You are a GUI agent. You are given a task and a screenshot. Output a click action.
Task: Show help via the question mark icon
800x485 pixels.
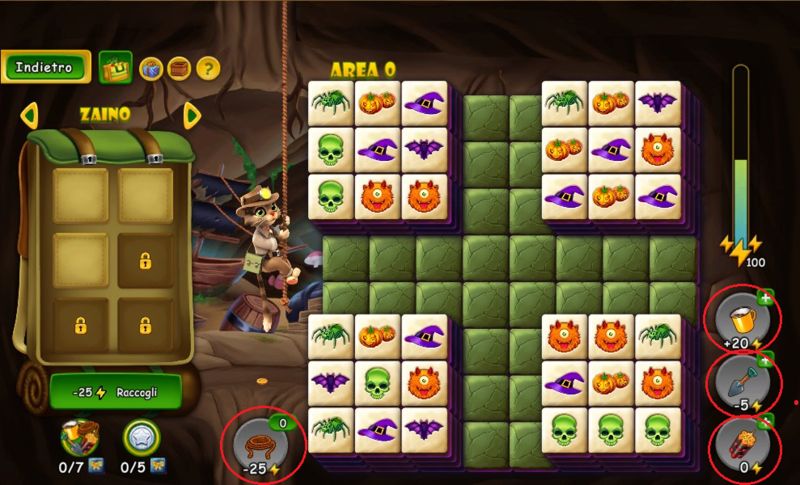(x=207, y=68)
